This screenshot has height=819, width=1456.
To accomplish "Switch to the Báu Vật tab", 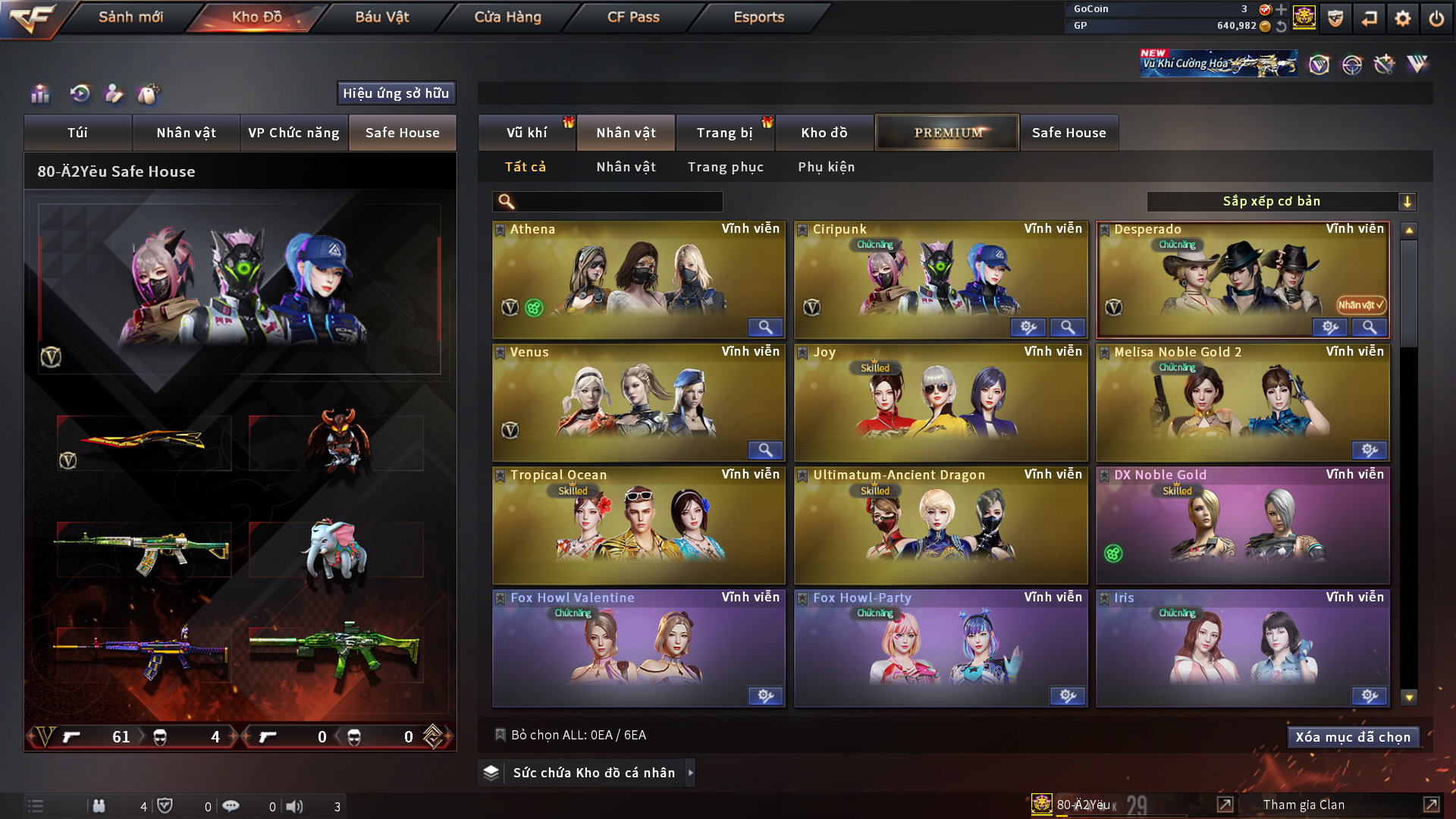I will 381,17.
